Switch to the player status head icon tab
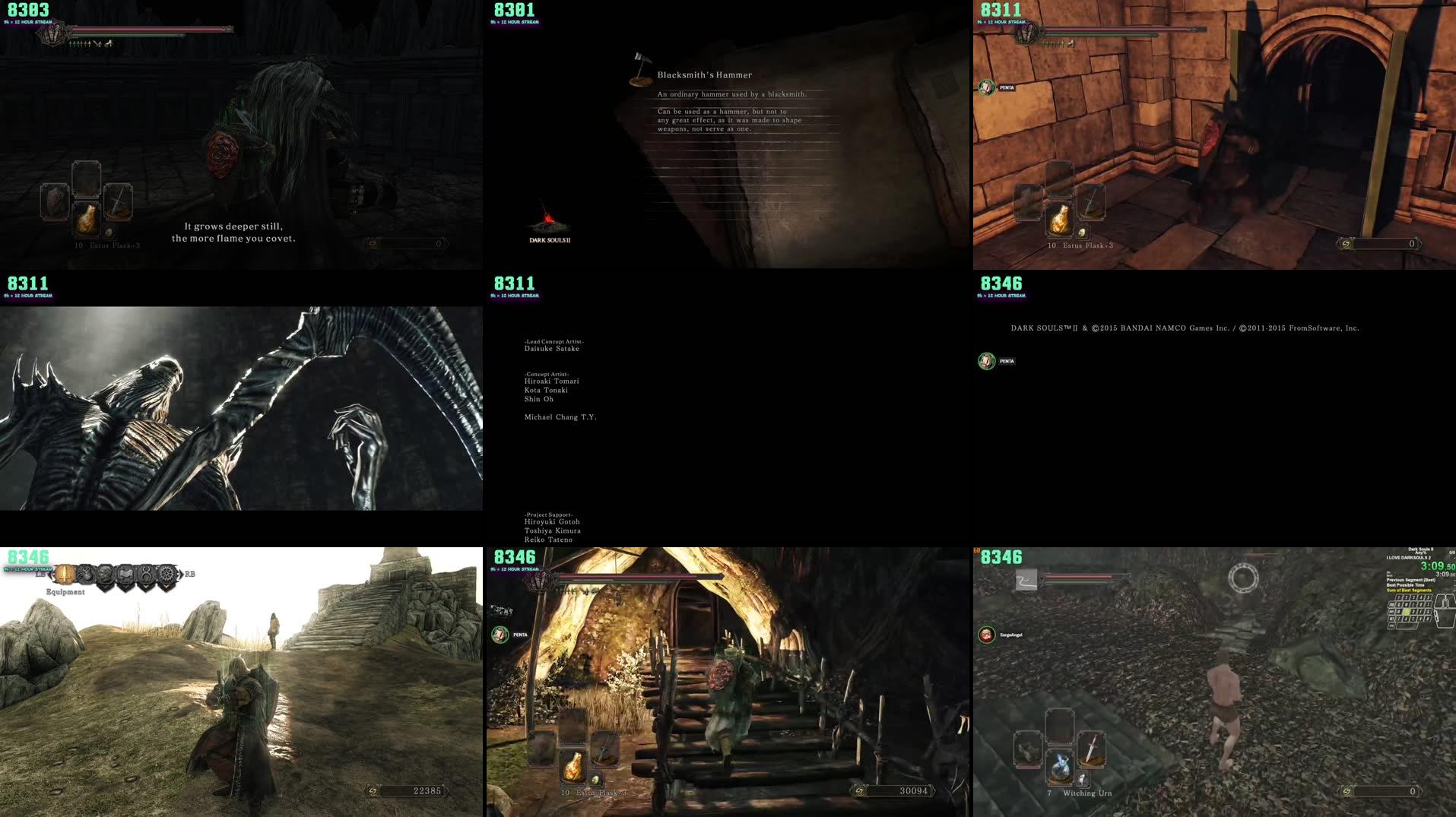Image resolution: width=1456 pixels, height=817 pixels. coord(106,574)
